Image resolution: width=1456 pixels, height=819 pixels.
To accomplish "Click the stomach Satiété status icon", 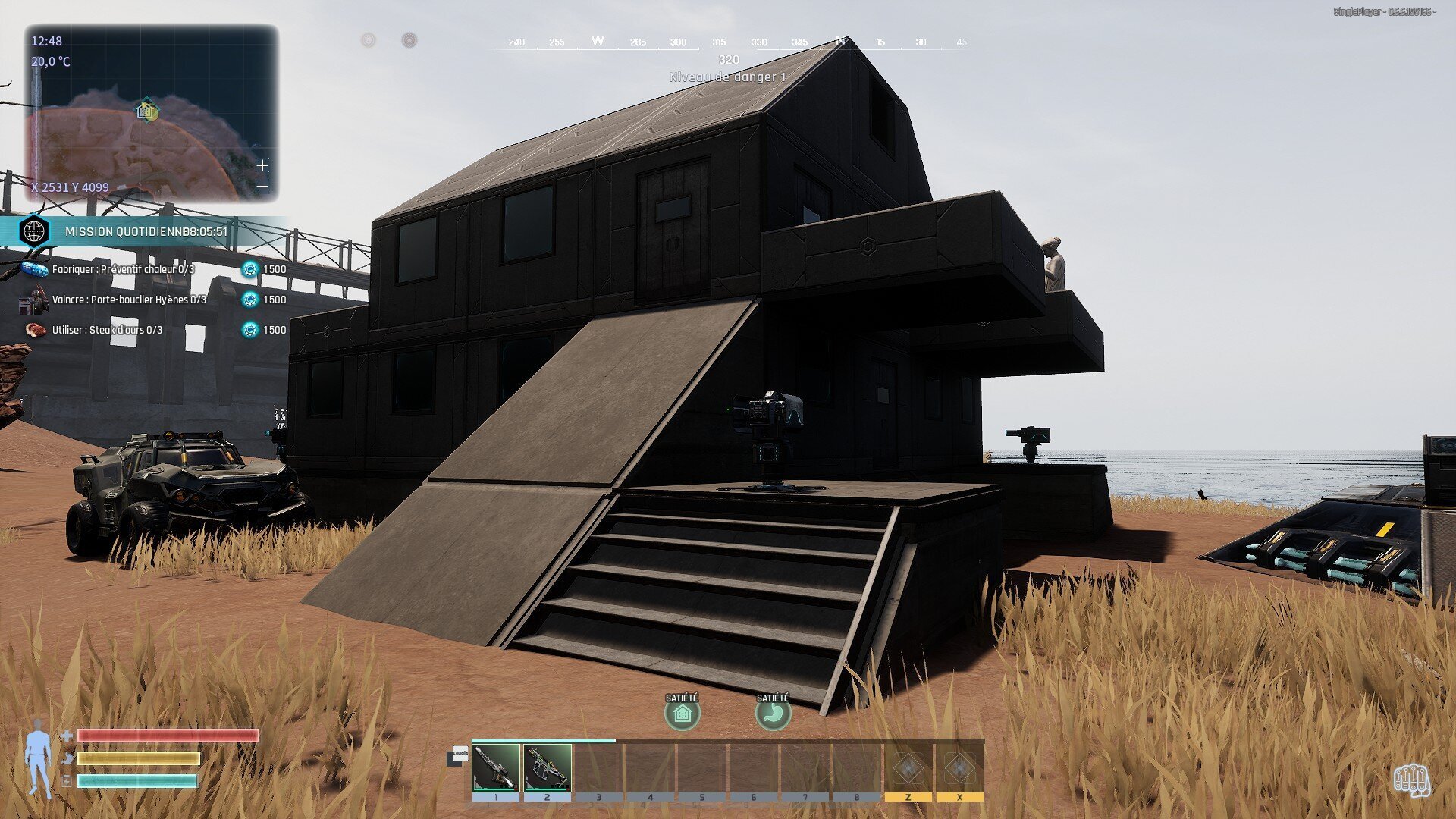I will 773,714.
